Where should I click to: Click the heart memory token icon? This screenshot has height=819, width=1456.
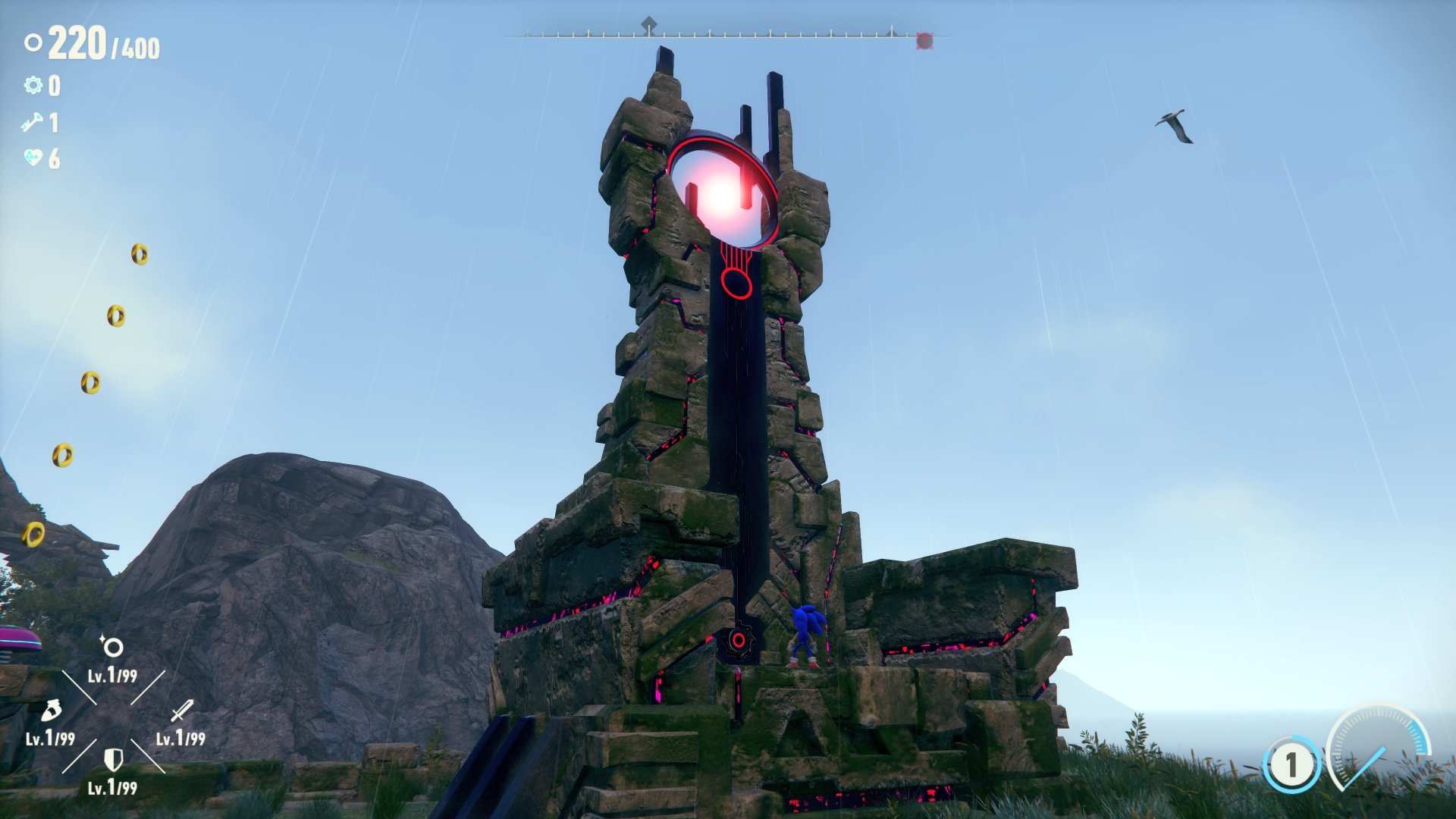point(33,158)
